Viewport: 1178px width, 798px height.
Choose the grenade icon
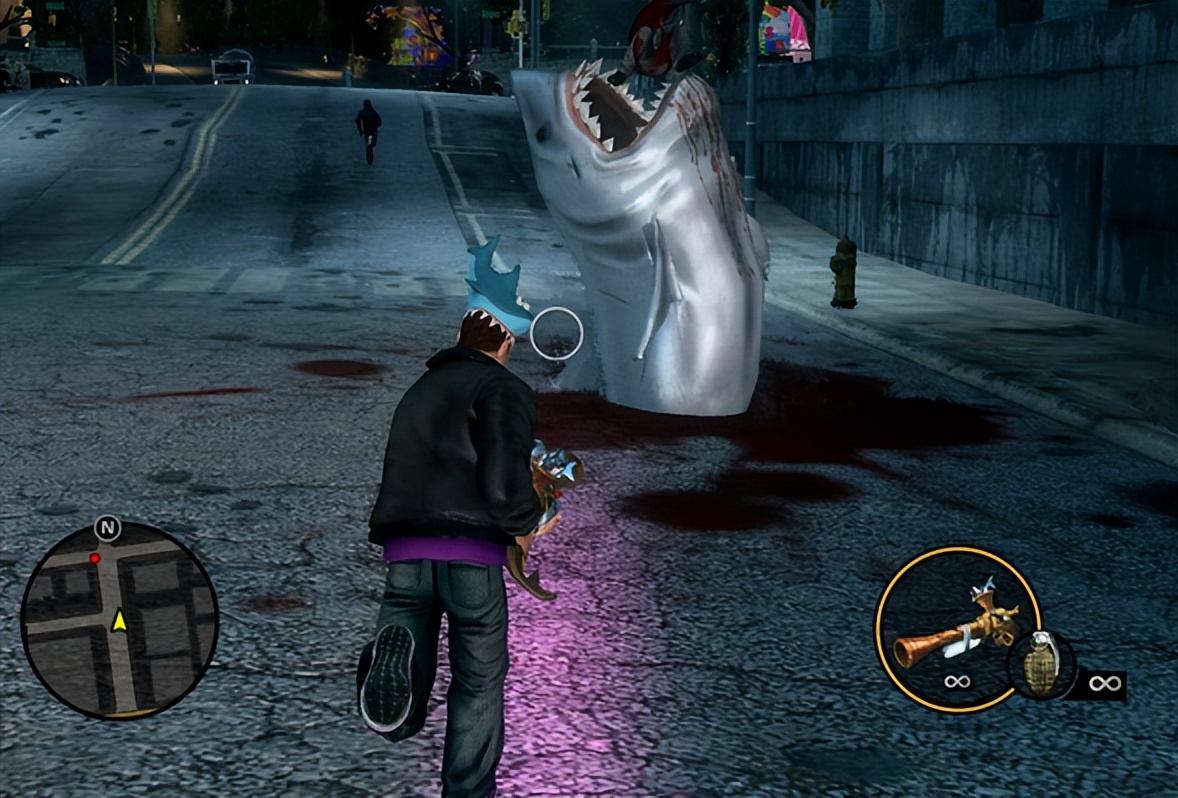pos(1041,664)
